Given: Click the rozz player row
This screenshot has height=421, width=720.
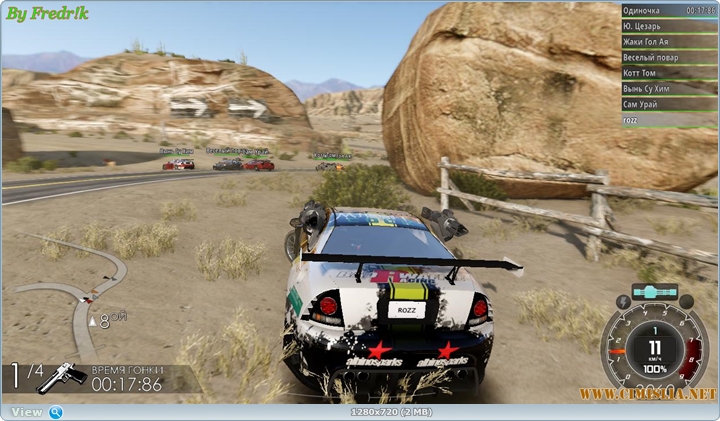Looking at the screenshot, I should [x=667, y=120].
